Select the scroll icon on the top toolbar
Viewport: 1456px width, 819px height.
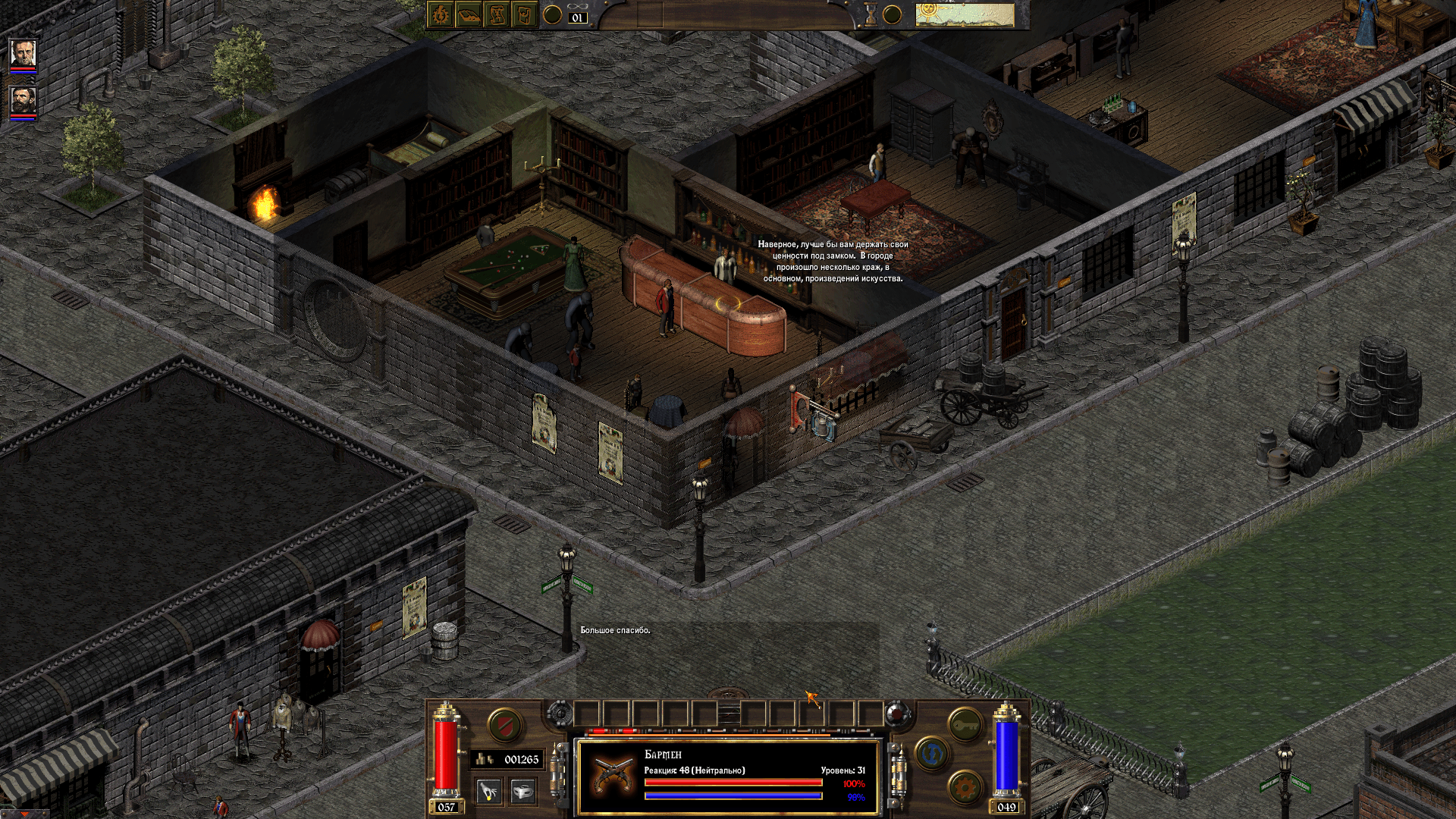(497, 15)
